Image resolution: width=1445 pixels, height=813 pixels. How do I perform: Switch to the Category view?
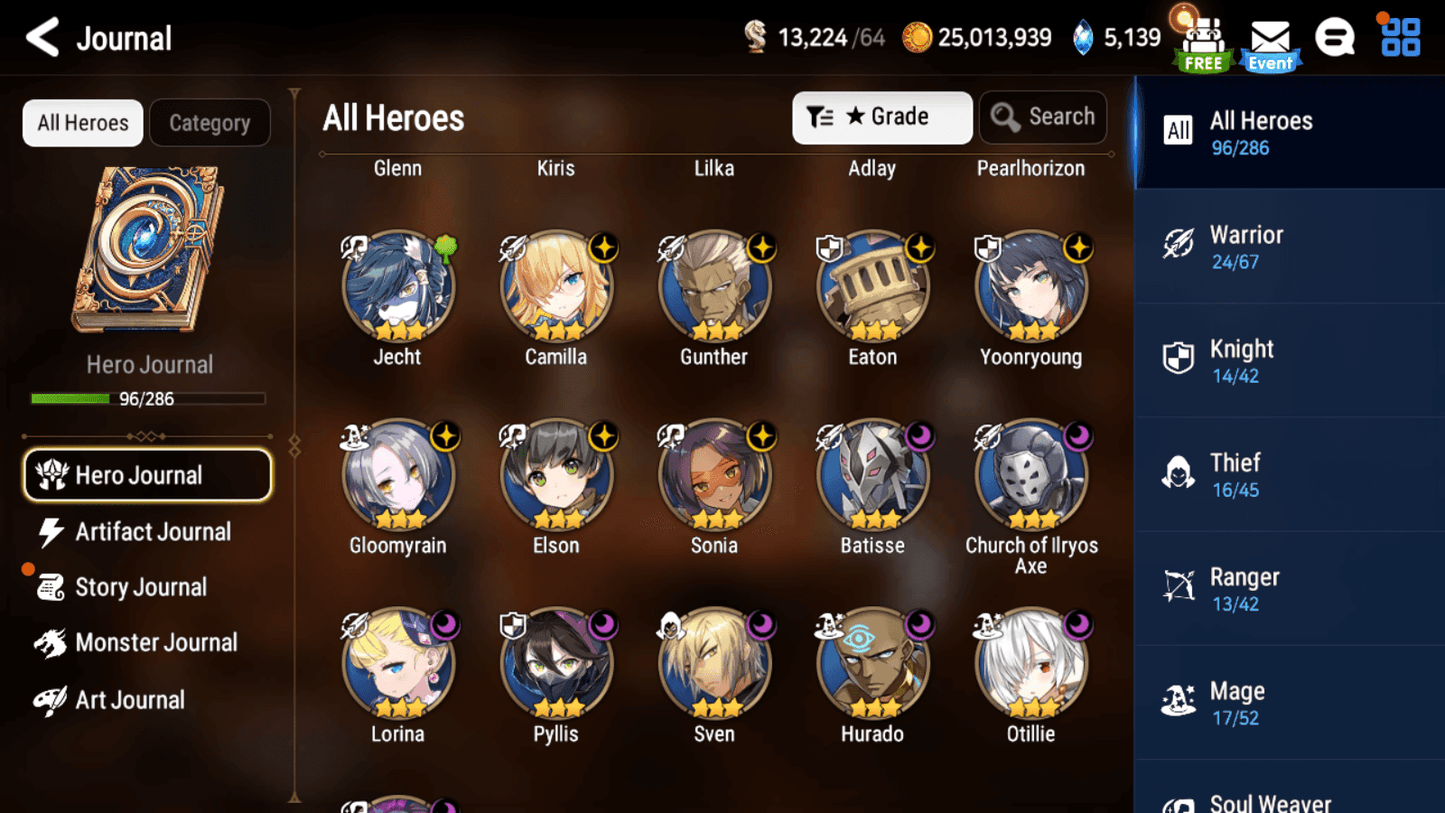point(209,122)
